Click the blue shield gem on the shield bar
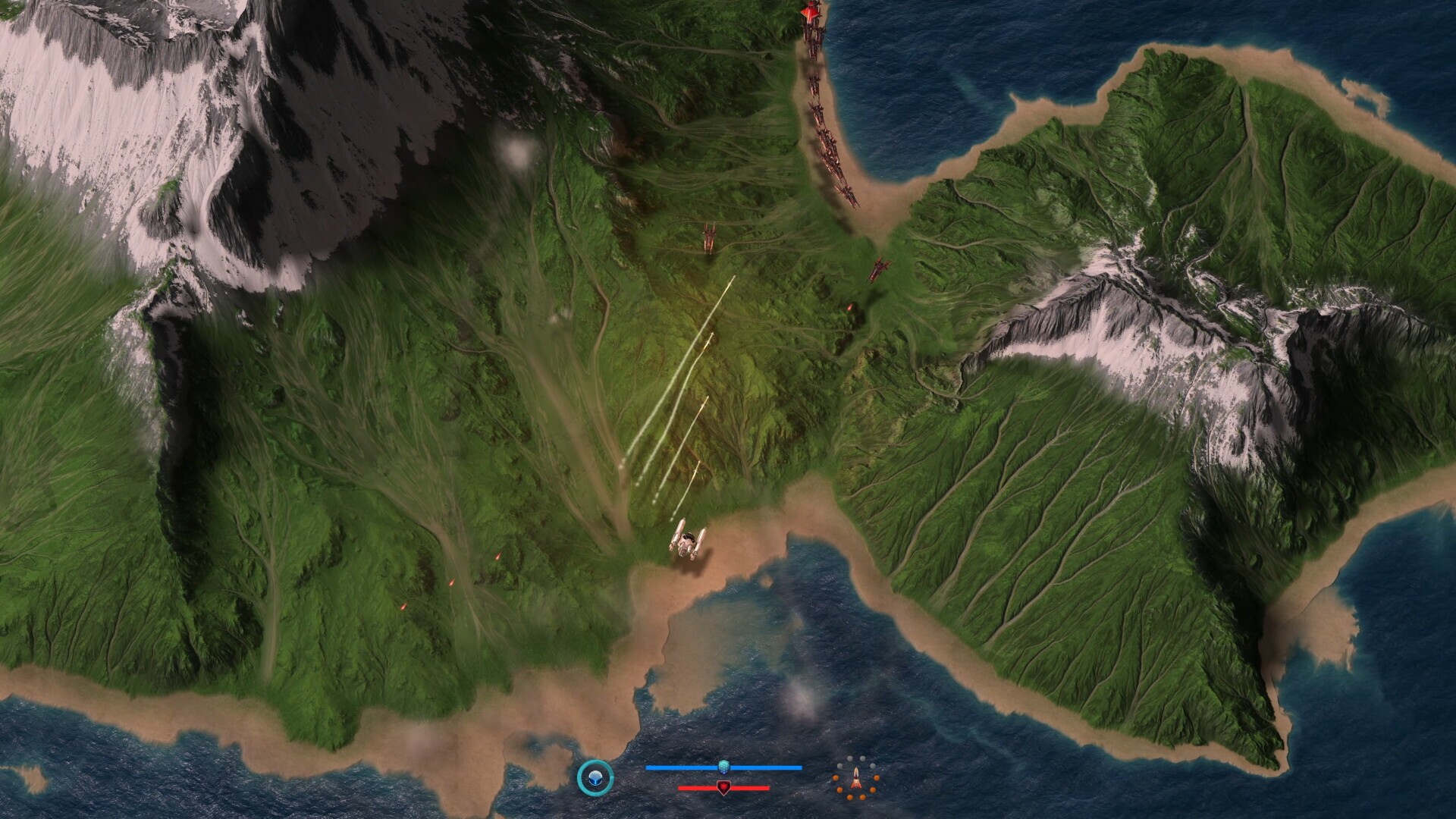The height and width of the screenshot is (819, 1456). pyautogui.click(x=723, y=767)
